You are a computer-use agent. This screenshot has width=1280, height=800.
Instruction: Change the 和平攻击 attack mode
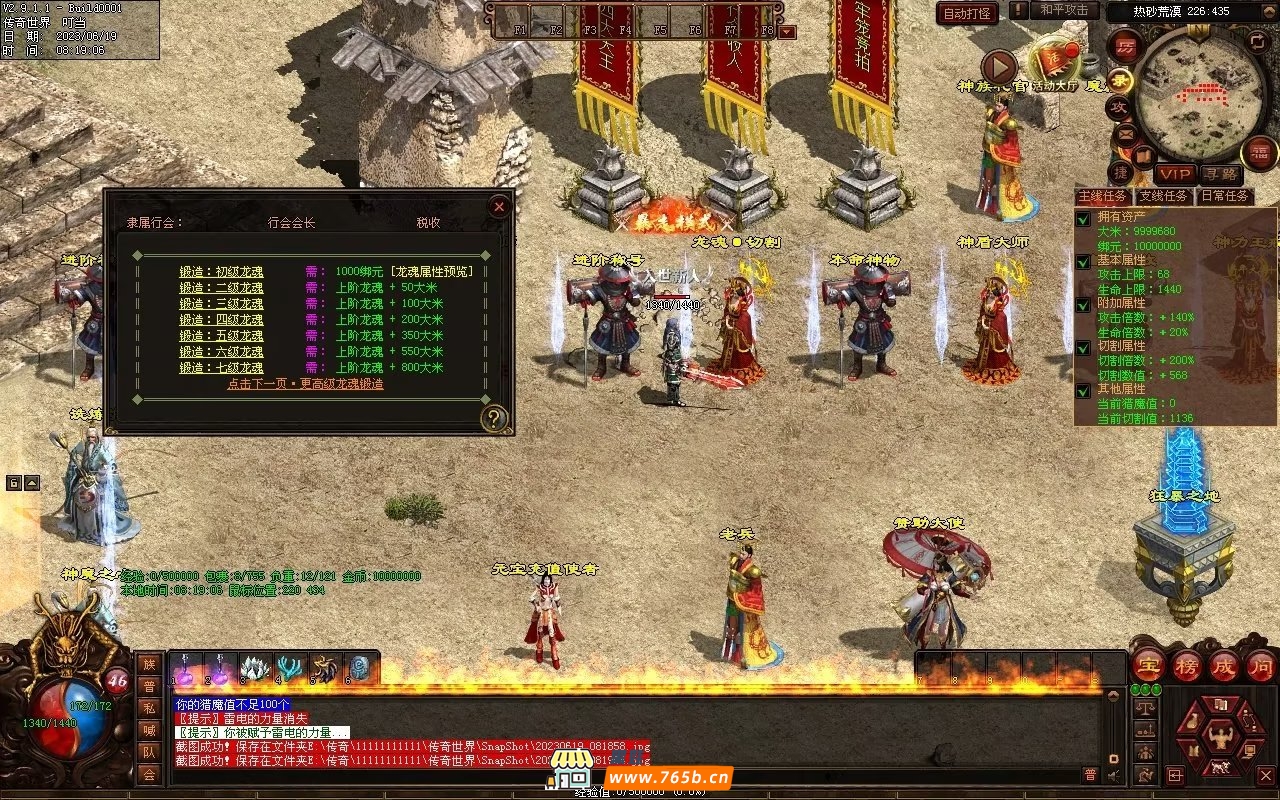[1063, 10]
